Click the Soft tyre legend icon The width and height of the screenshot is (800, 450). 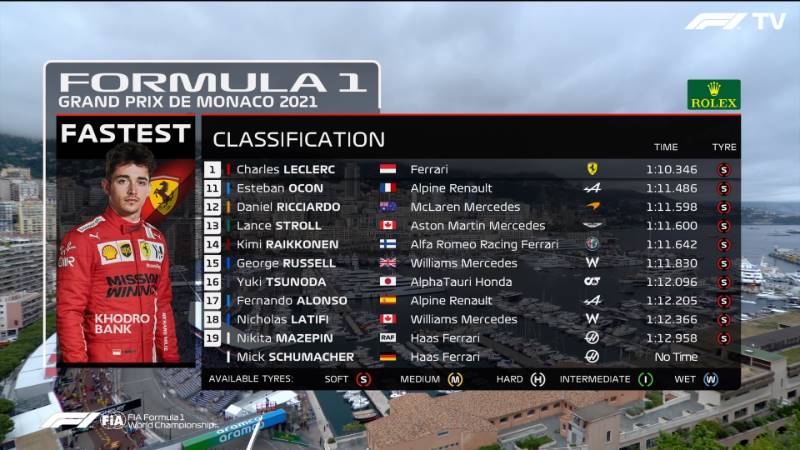[x=363, y=379]
